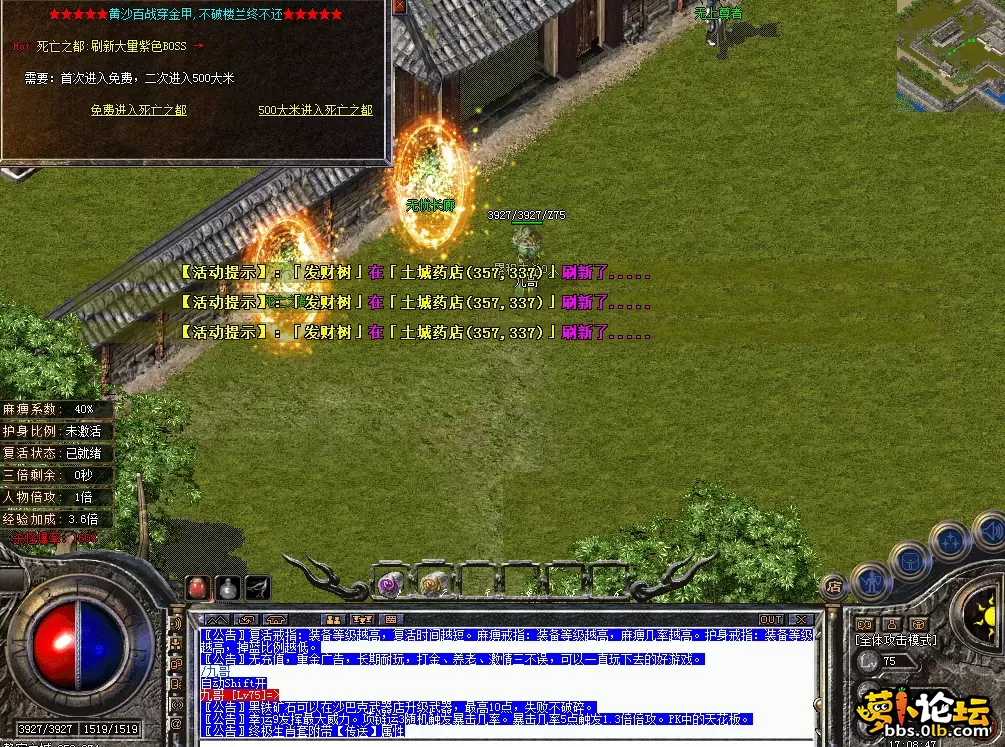Click the OUT button above chat
This screenshot has height=747, width=1005.
point(770,619)
